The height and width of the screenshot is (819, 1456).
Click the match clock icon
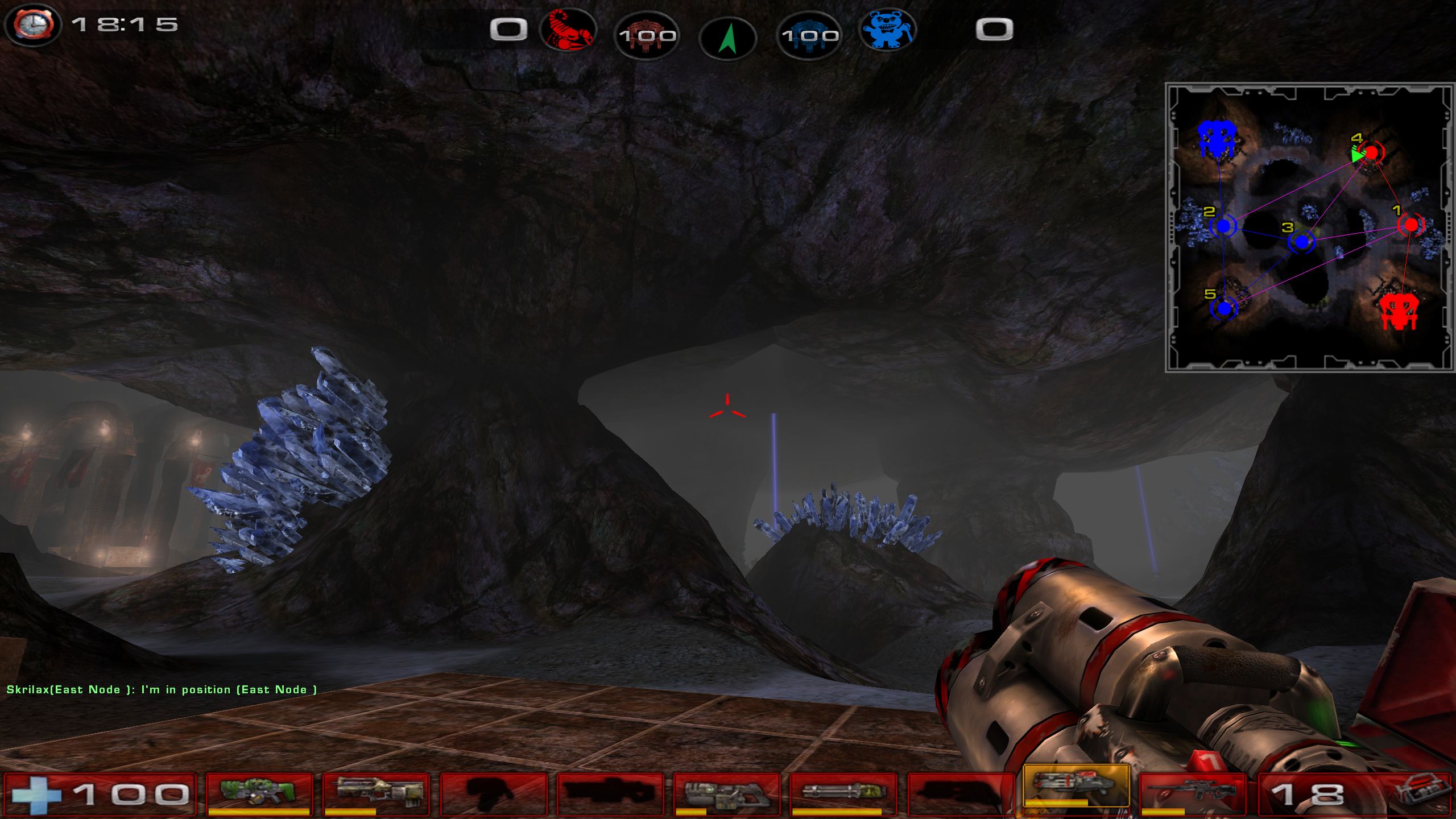pyautogui.click(x=34, y=25)
